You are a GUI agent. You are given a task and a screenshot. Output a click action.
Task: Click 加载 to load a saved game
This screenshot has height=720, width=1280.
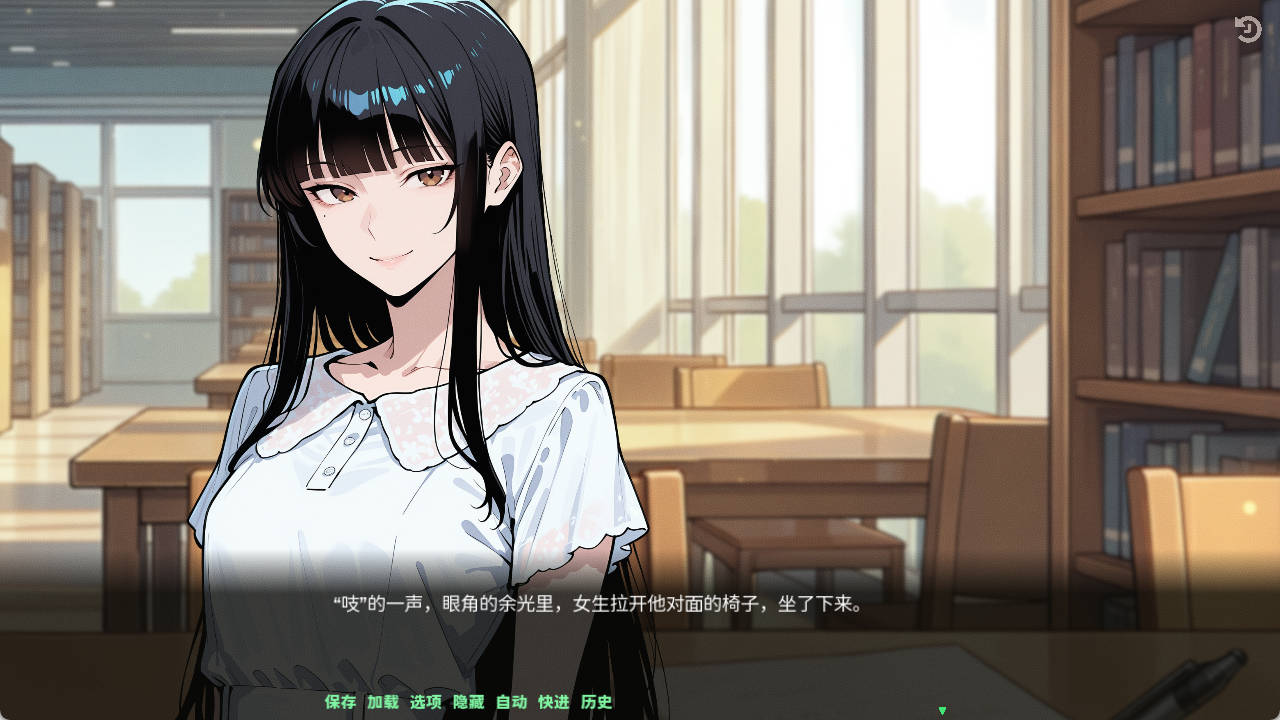point(382,703)
